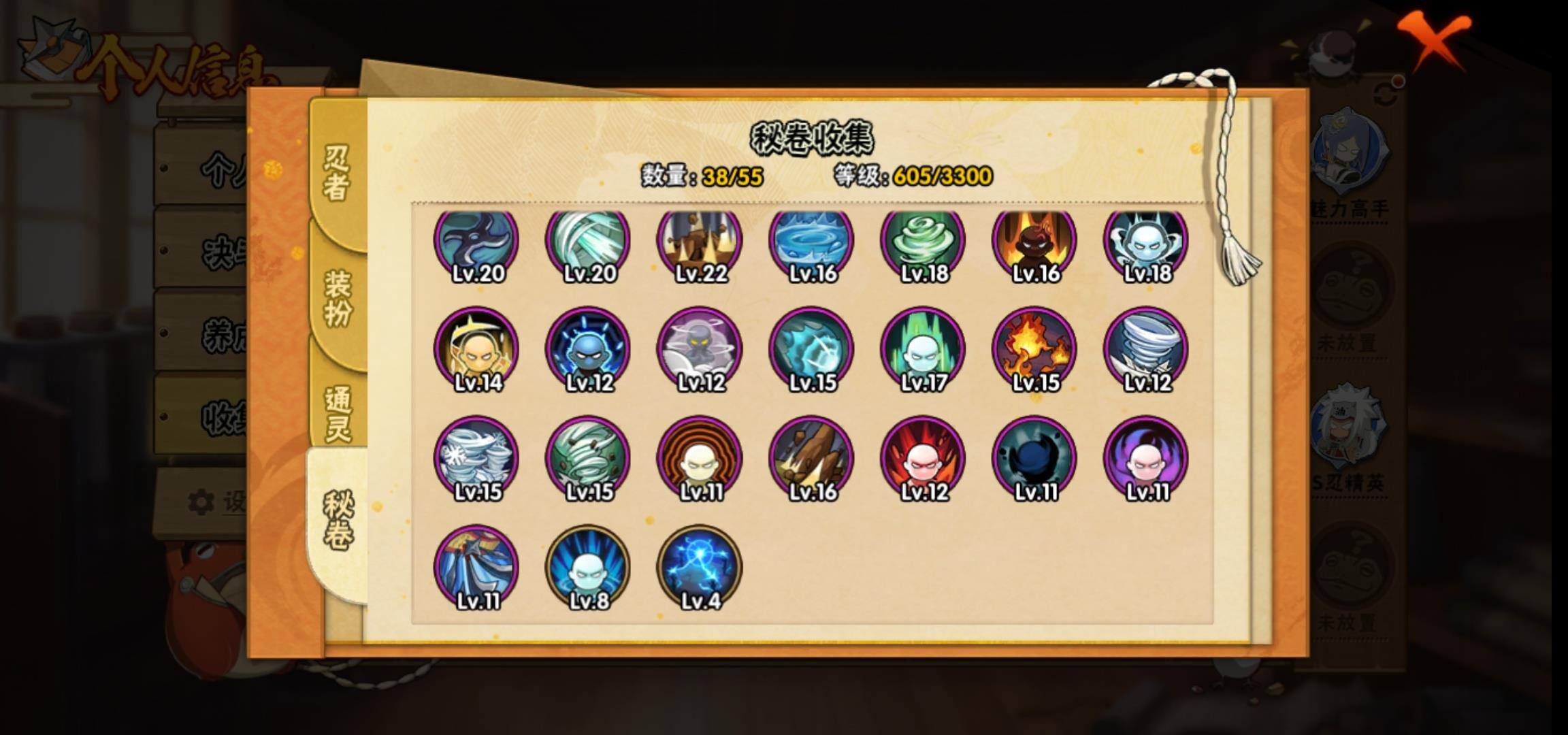Select the Lv.15 snowflake whirlwind scroll
Image resolution: width=1568 pixels, height=735 pixels.
pos(476,458)
